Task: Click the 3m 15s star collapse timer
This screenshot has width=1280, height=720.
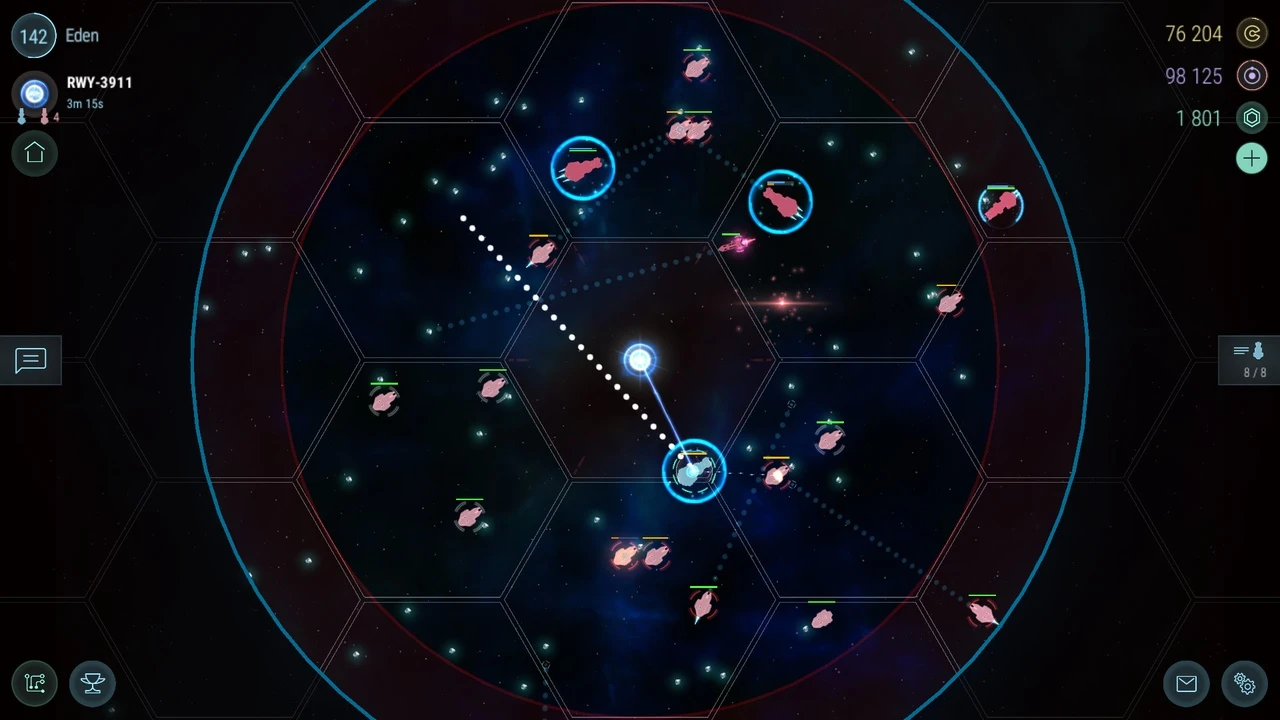Action: click(85, 103)
